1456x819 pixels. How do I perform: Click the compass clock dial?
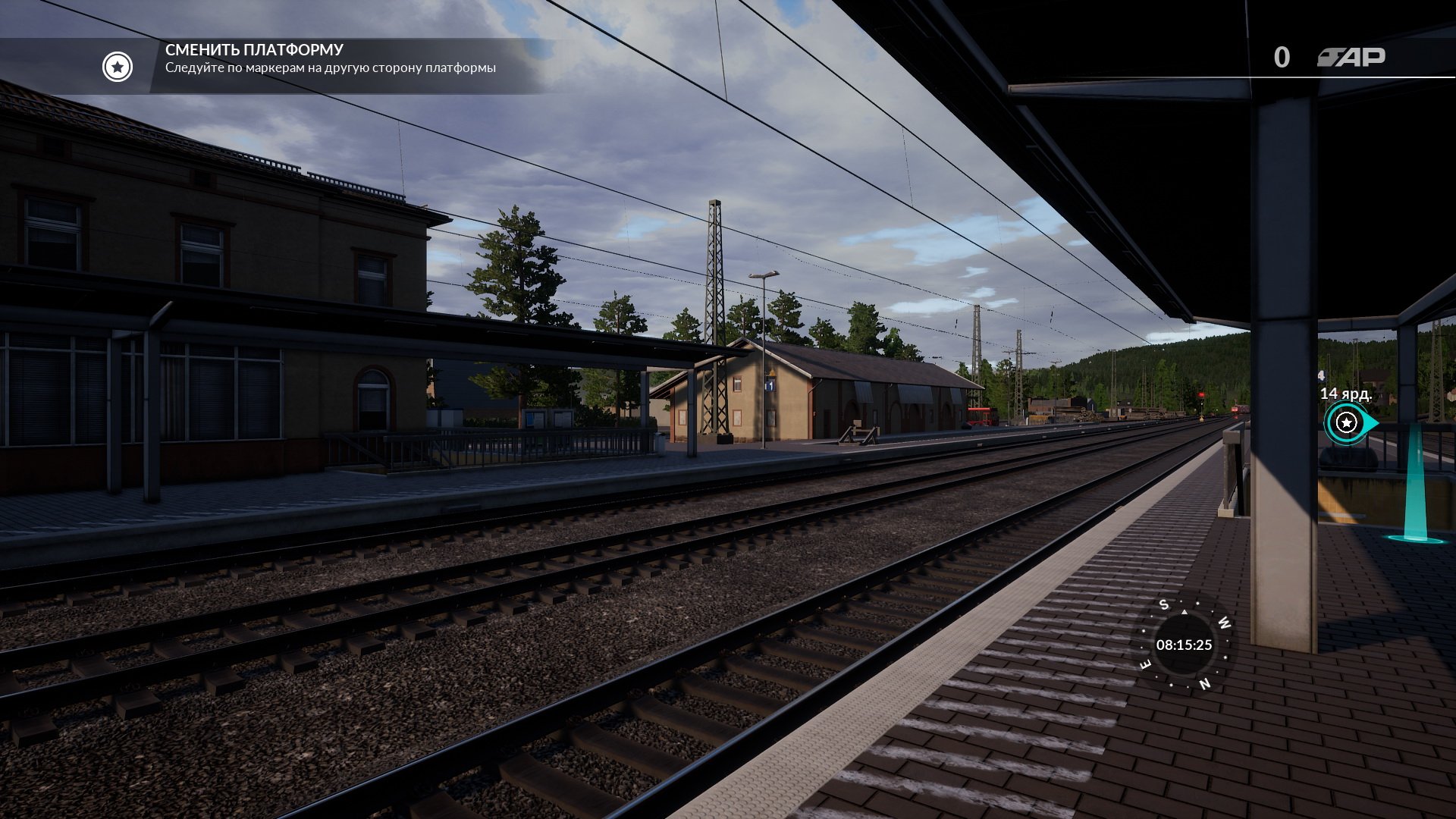click(1184, 645)
